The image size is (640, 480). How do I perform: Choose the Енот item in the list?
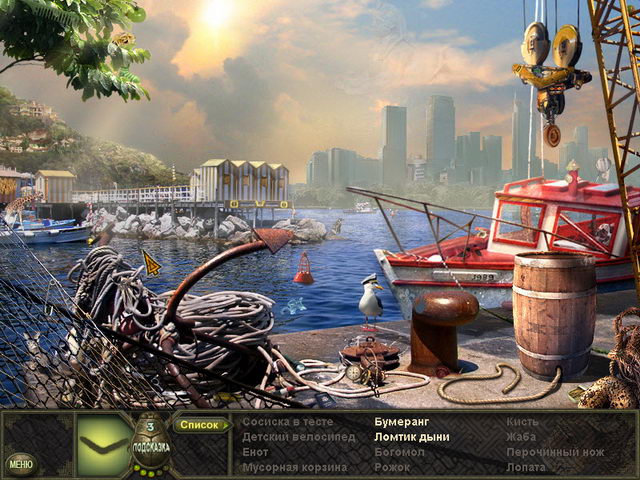pyautogui.click(x=255, y=452)
